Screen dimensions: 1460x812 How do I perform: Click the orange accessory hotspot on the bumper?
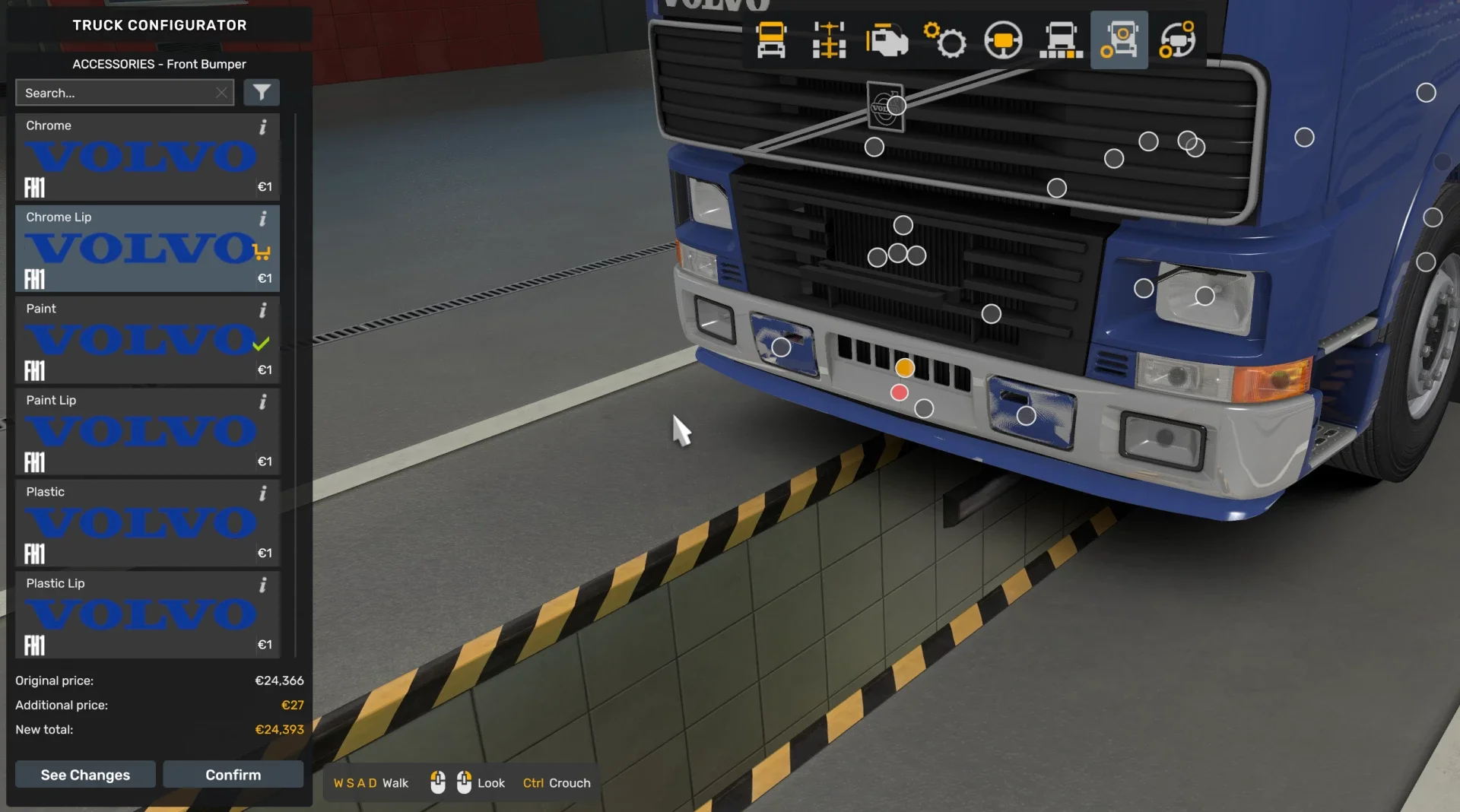pos(905,367)
